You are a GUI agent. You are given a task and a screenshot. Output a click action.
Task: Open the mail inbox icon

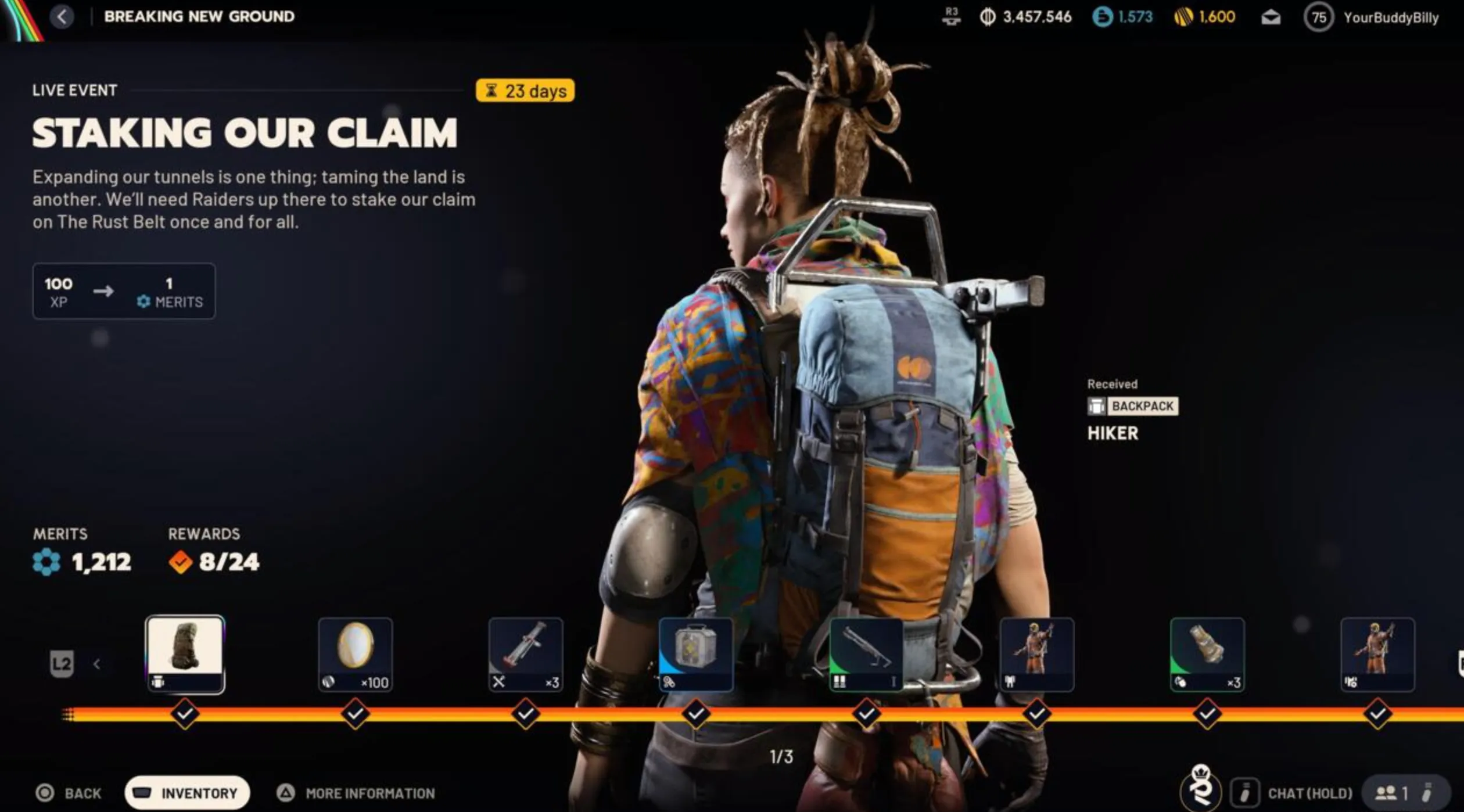point(1272,17)
